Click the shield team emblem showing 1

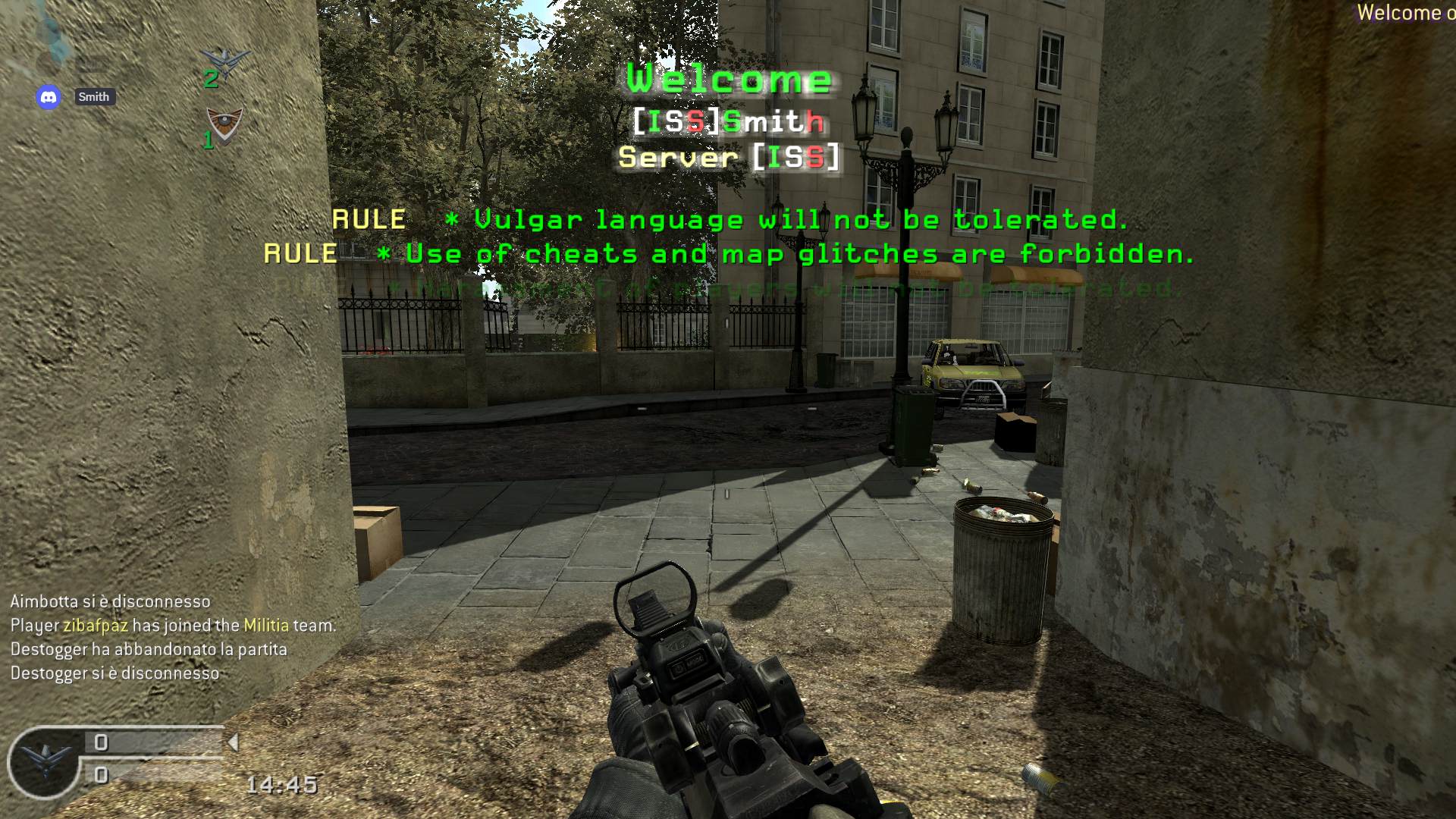[224, 125]
